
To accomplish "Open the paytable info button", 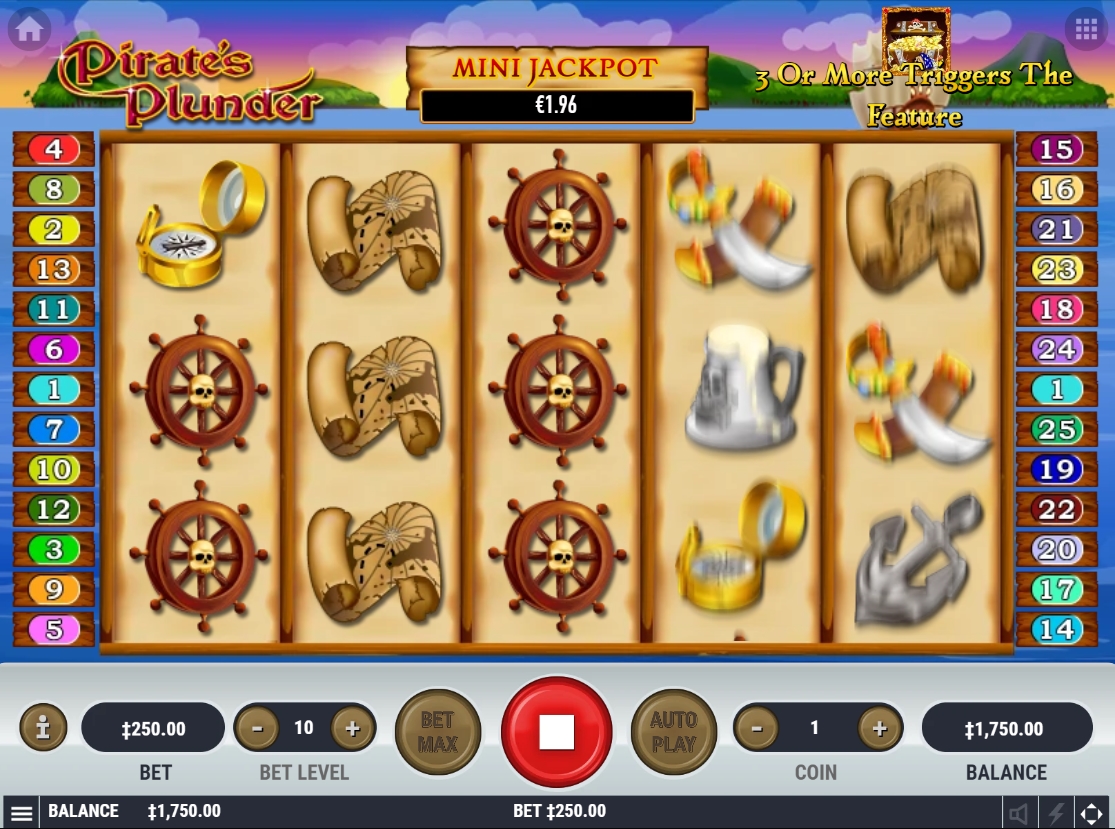I will (x=43, y=728).
